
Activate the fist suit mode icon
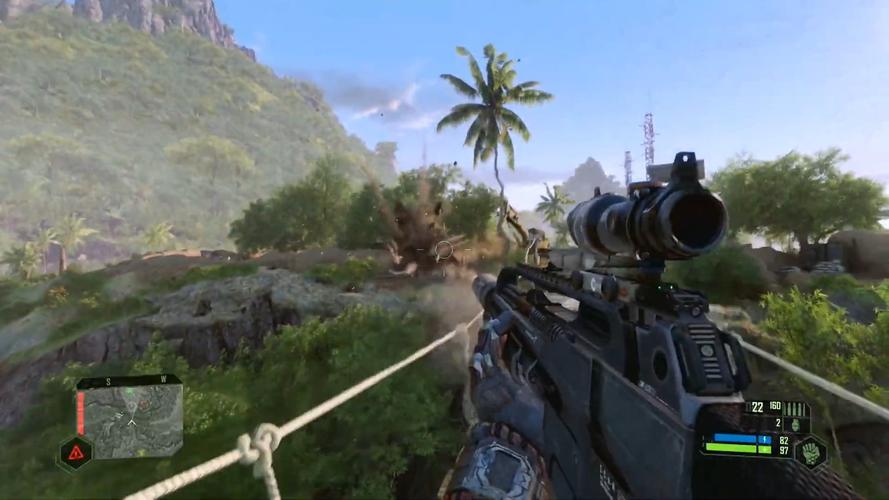pyautogui.click(x=810, y=451)
